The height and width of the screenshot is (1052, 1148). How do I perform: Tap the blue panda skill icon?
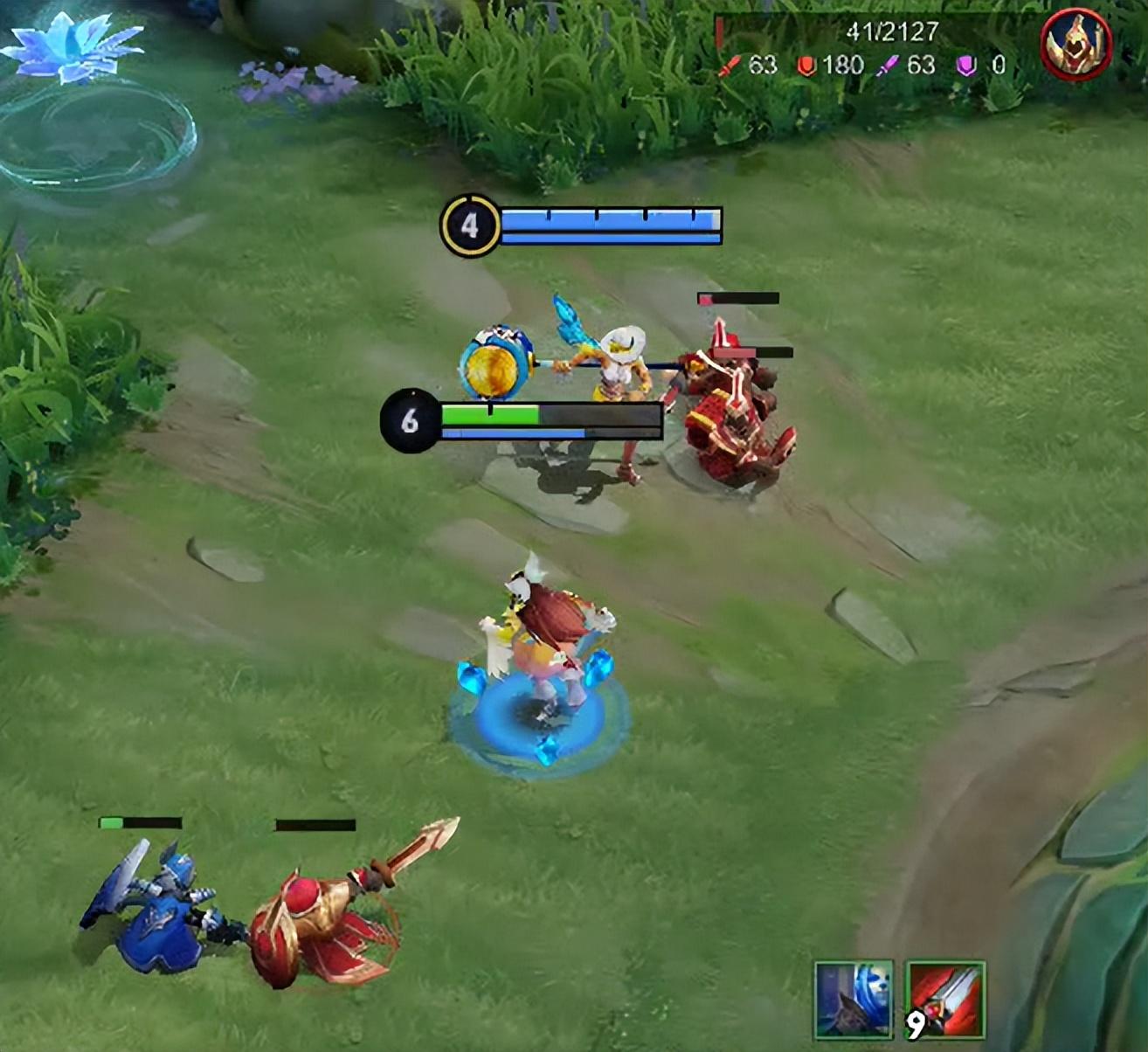pyautogui.click(x=854, y=1000)
